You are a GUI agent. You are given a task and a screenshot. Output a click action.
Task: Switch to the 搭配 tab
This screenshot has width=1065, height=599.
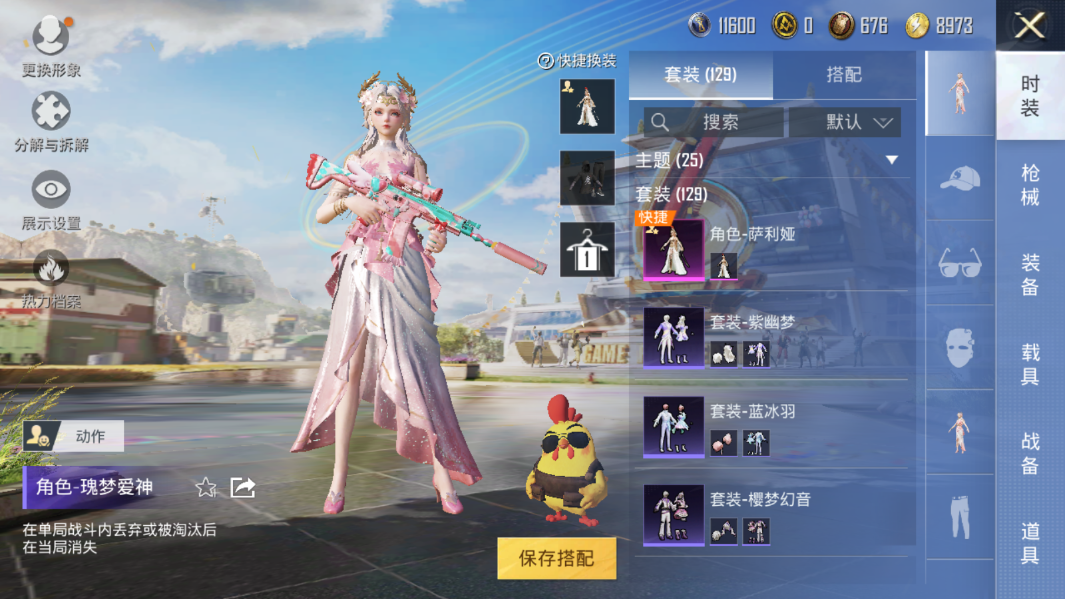click(844, 75)
